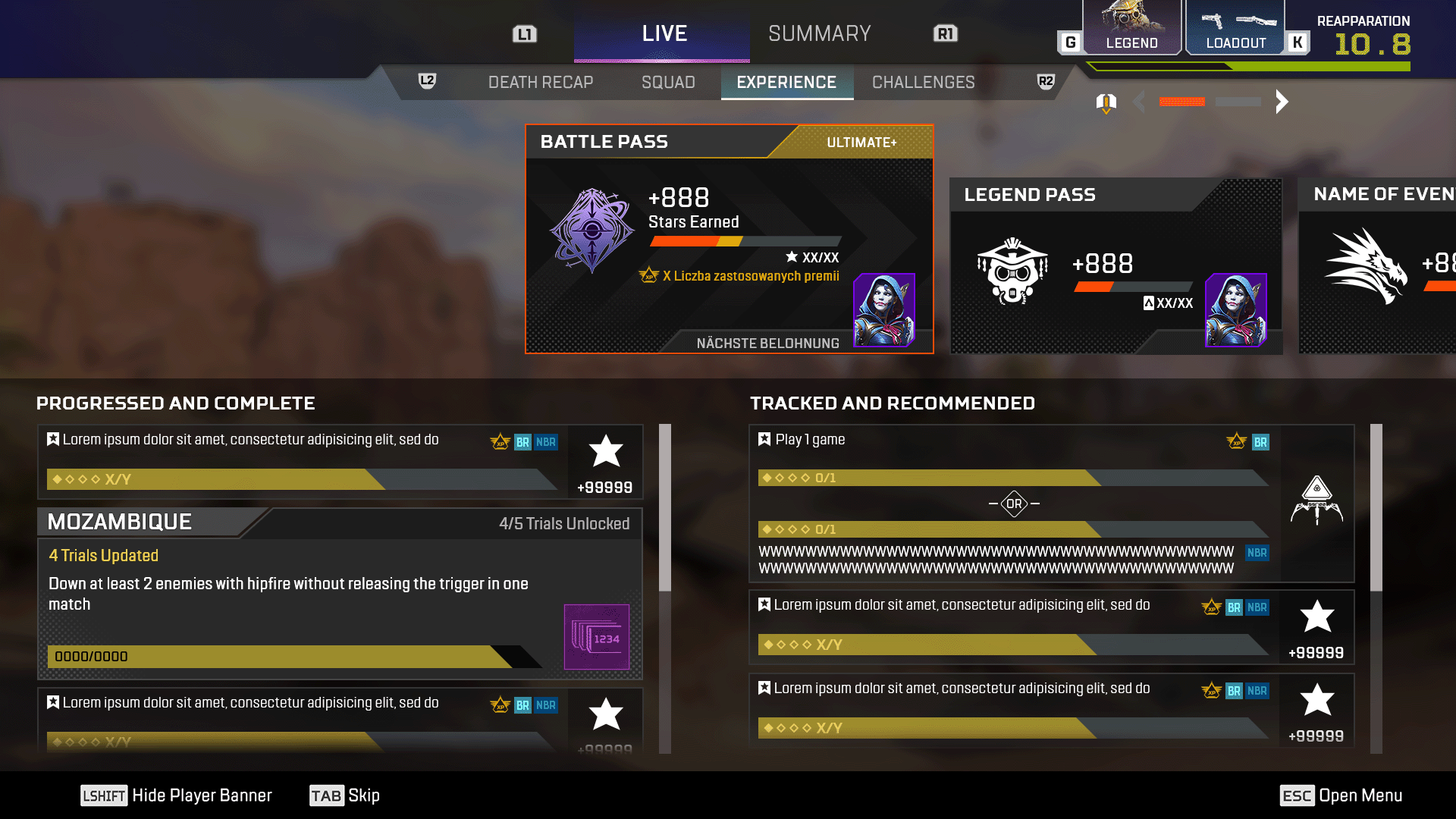Click the Tracked and Recommended list scrollbar
Viewport: 1456px width, 819px height.
[1376, 508]
